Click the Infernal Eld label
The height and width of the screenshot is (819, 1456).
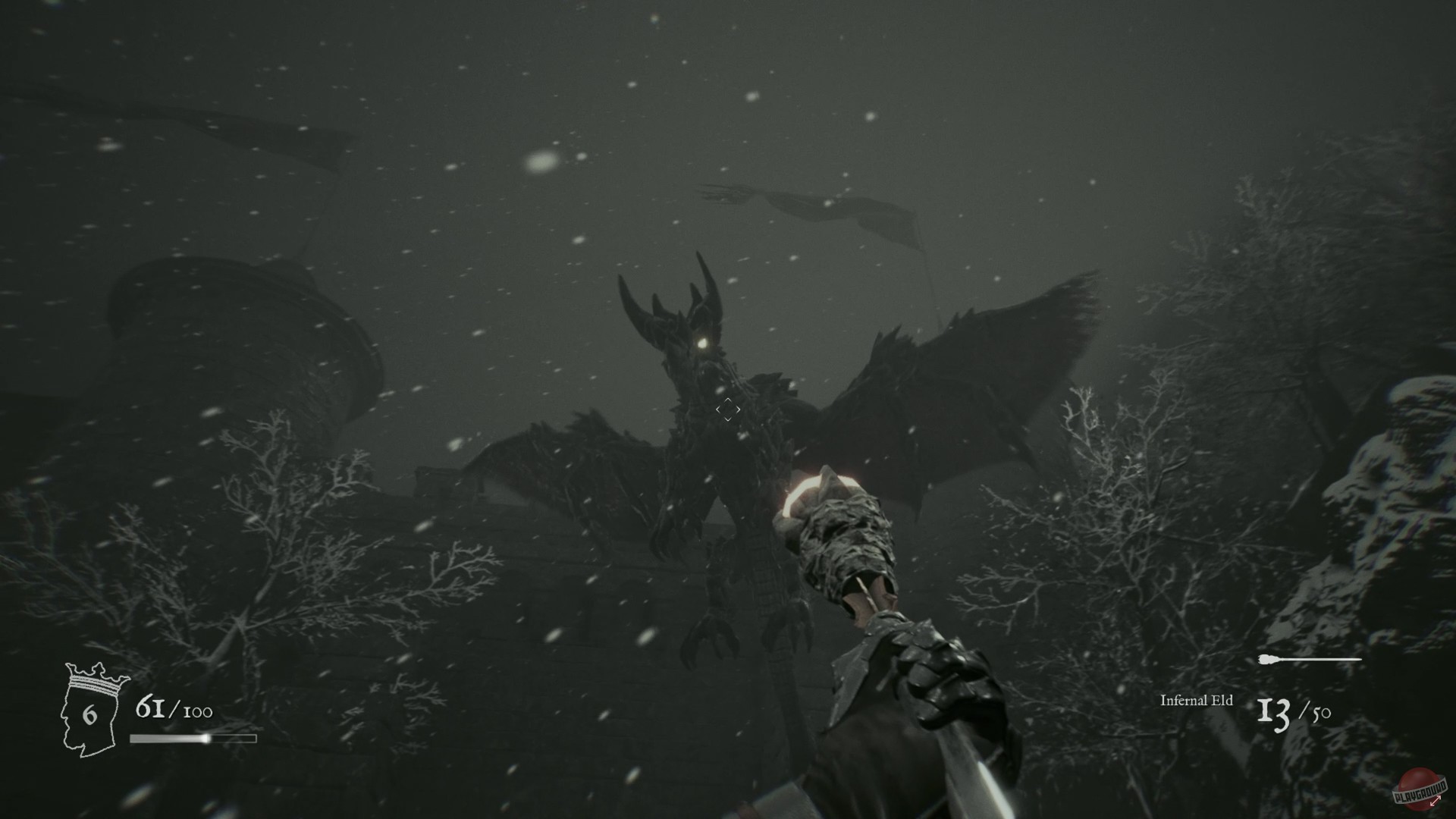[1198, 701]
